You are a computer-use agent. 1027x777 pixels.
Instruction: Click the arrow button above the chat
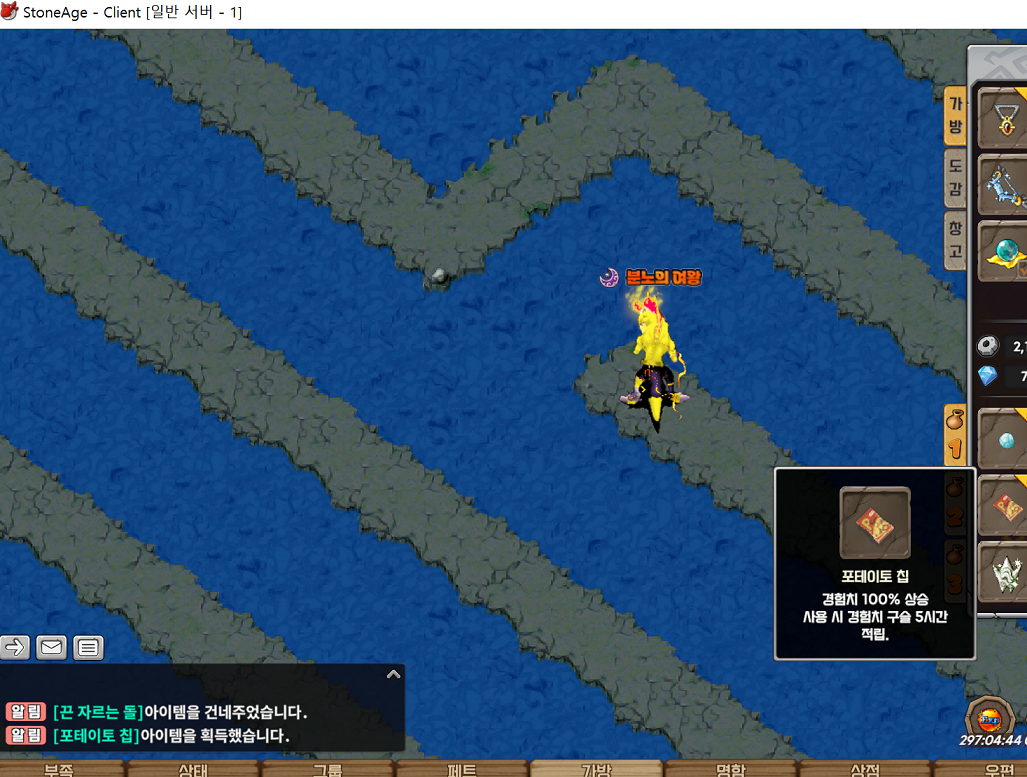15,647
